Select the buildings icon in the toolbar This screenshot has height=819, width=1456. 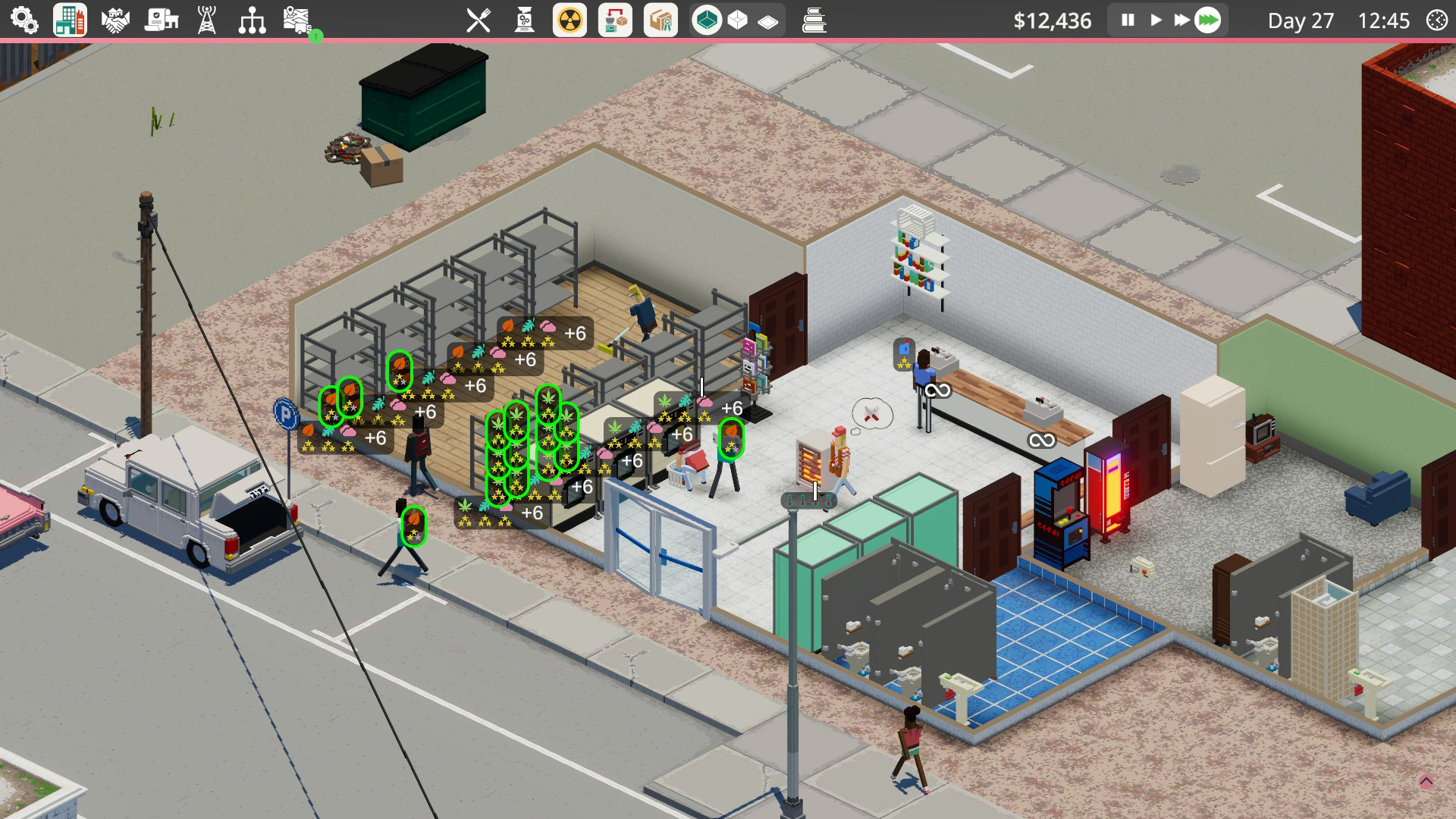[70, 20]
